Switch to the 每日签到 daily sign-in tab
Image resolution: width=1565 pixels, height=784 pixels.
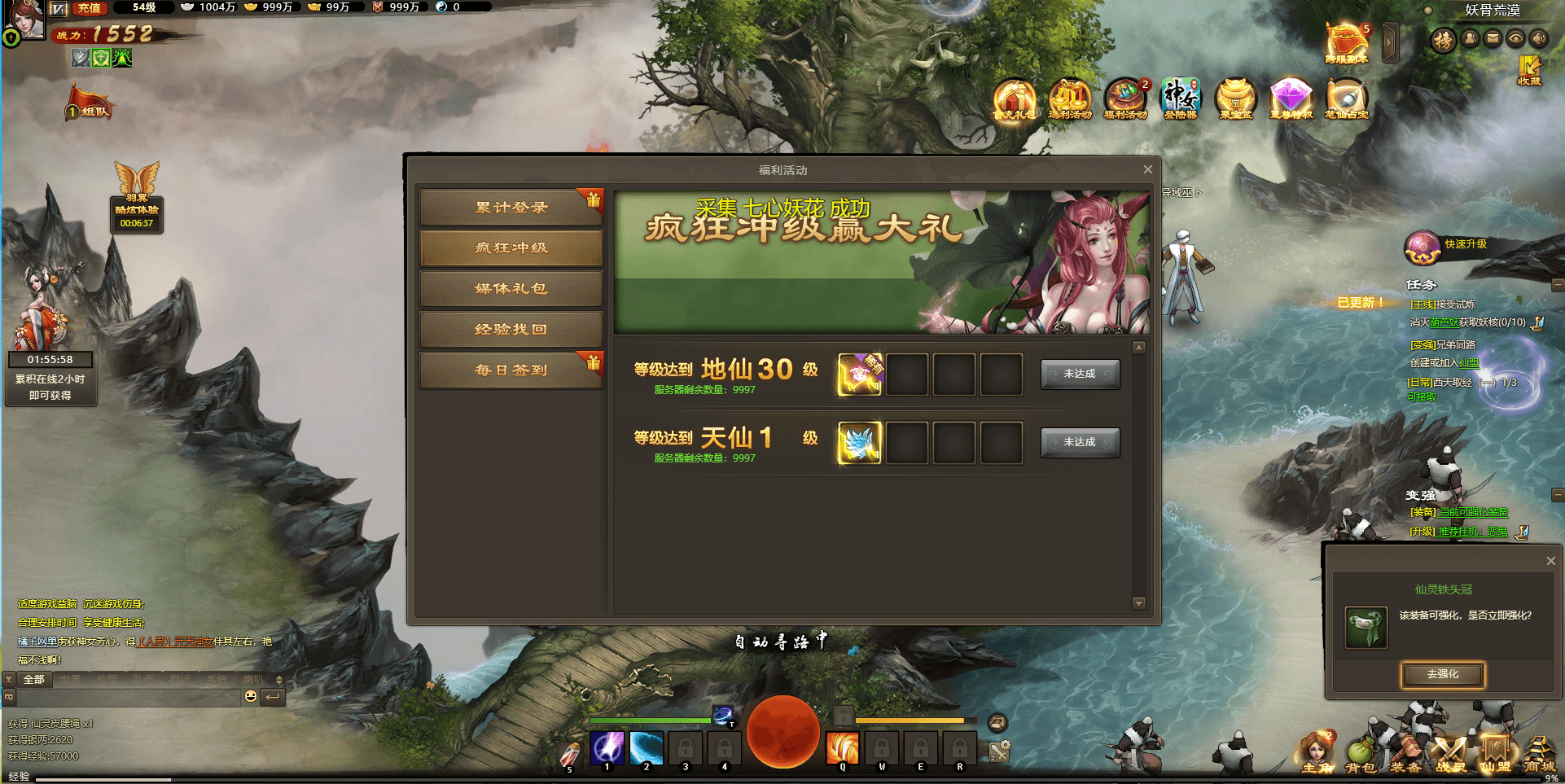coord(511,370)
